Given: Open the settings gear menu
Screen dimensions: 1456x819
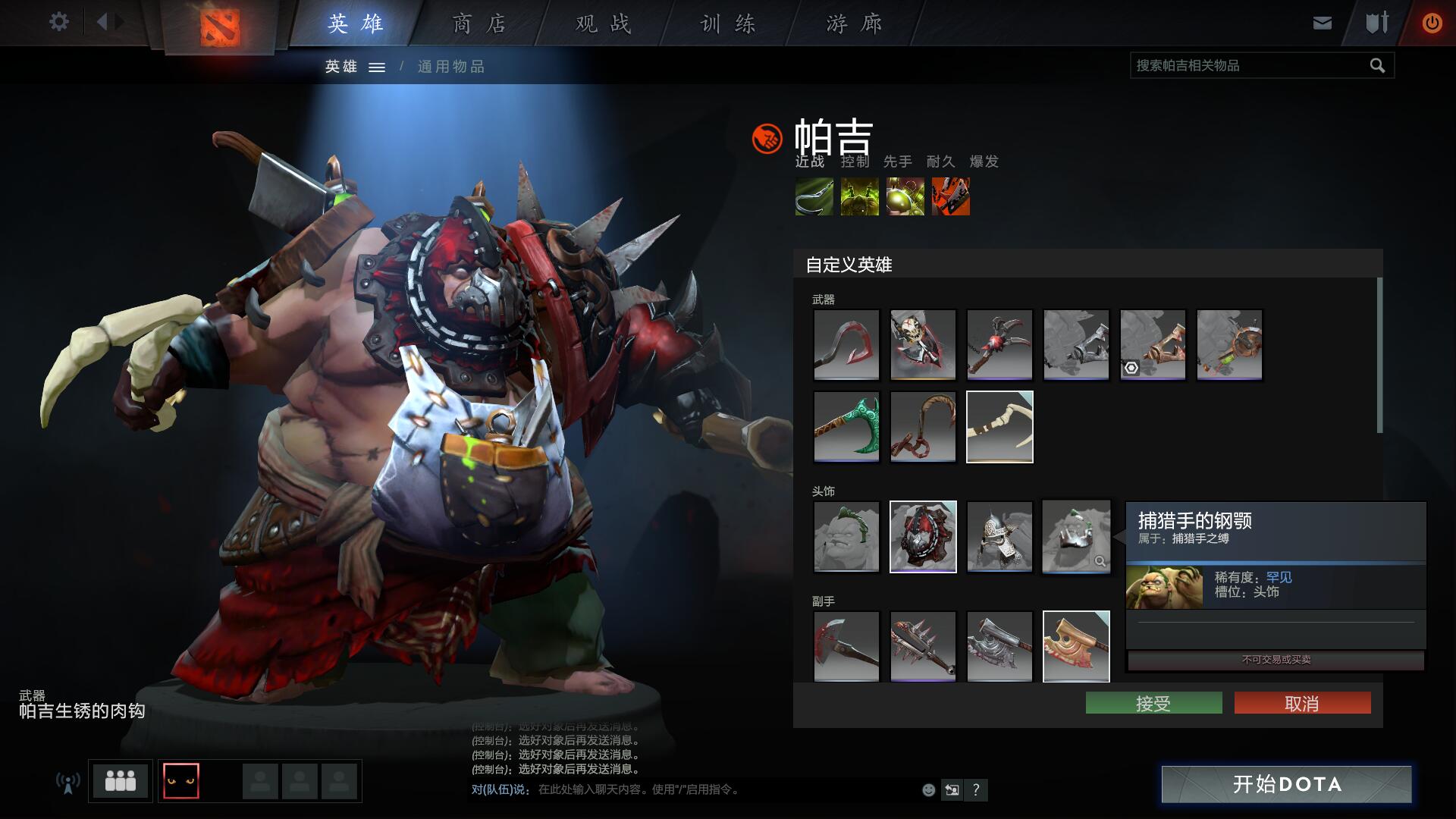Looking at the screenshot, I should pyautogui.click(x=58, y=22).
